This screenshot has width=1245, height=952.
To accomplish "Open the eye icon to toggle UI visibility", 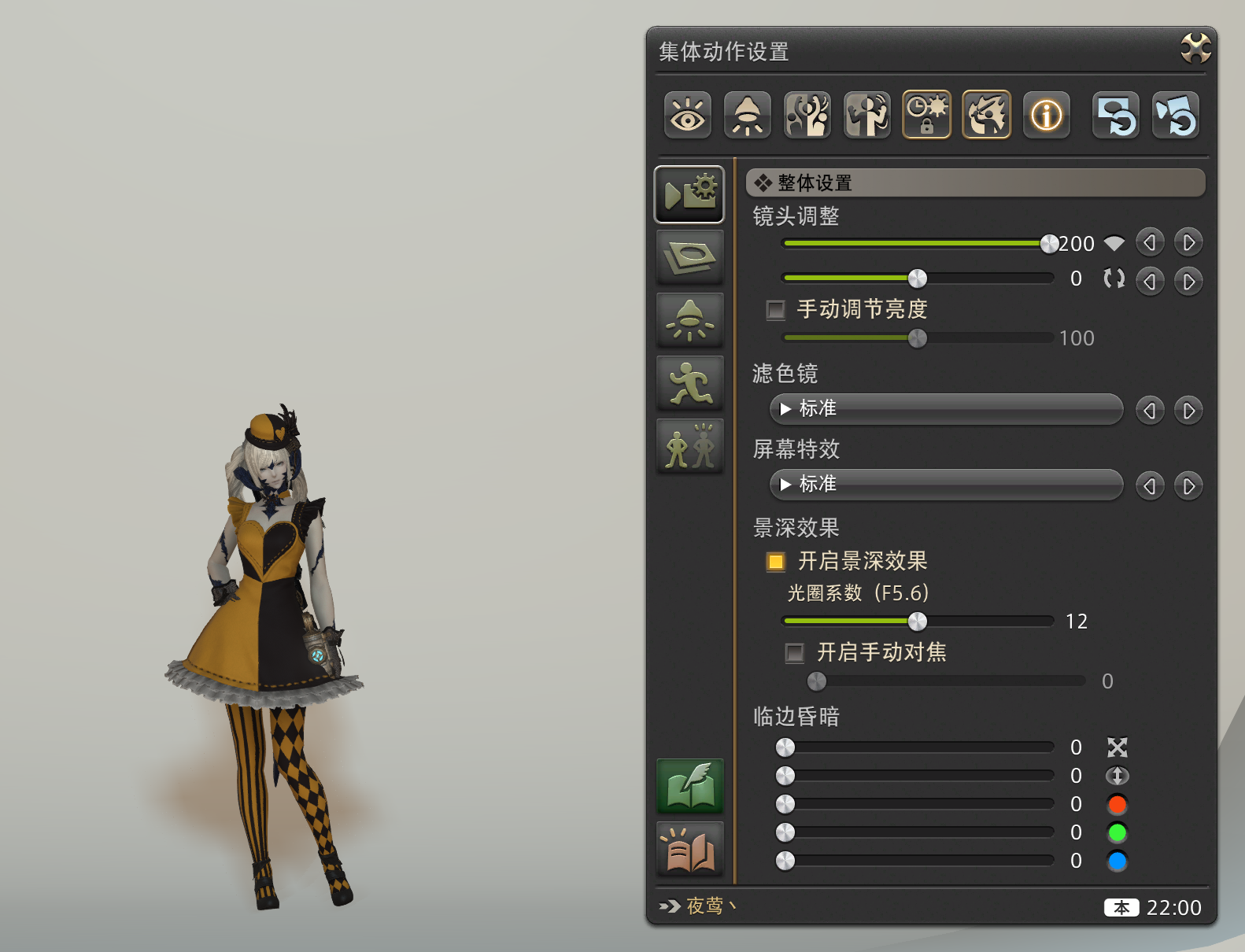I will pos(687,115).
